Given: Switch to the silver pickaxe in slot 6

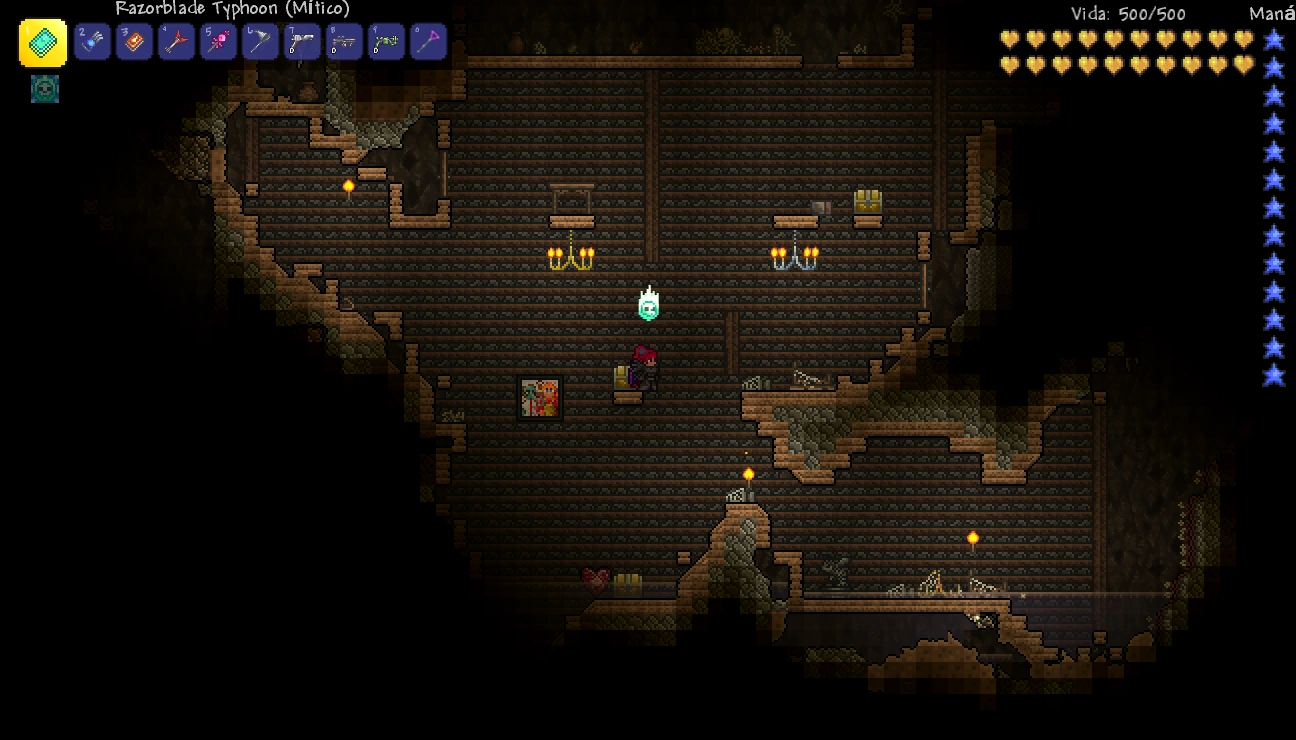Looking at the screenshot, I should click(x=260, y=42).
